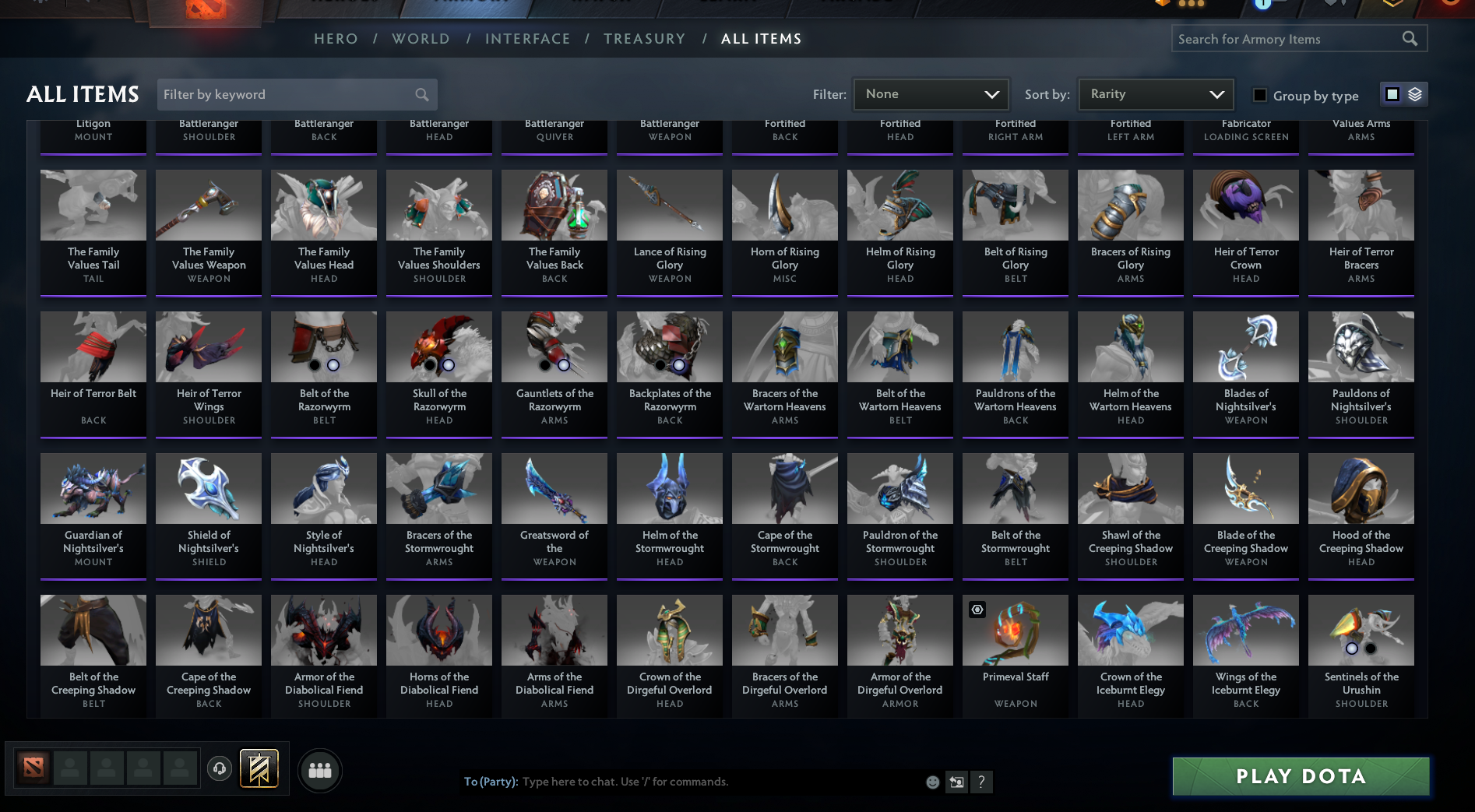1475x812 pixels.
Task: Open the HERO section in the Armory
Action: click(336, 38)
